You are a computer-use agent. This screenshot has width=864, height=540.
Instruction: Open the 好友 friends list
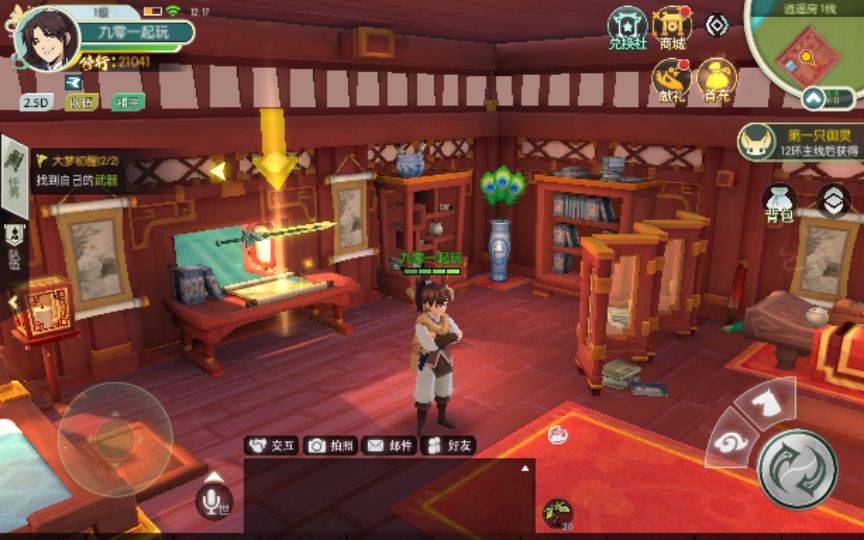(x=447, y=446)
